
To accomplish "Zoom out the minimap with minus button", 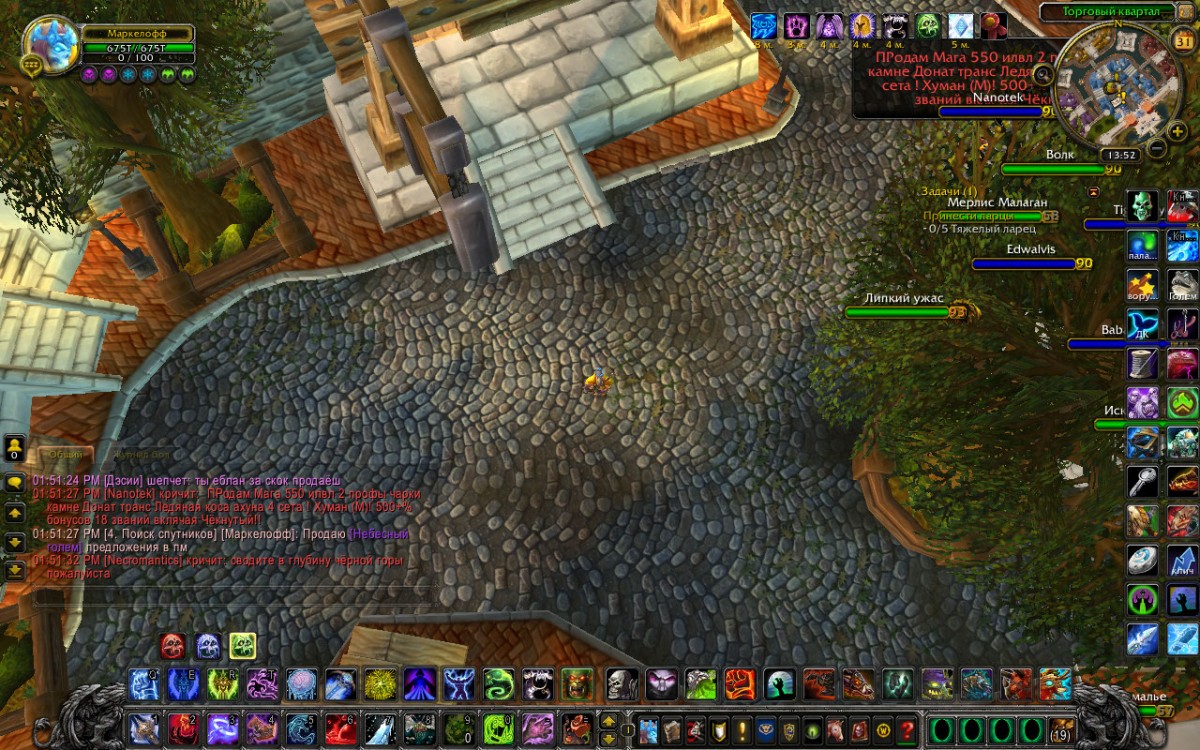I will point(1156,149).
